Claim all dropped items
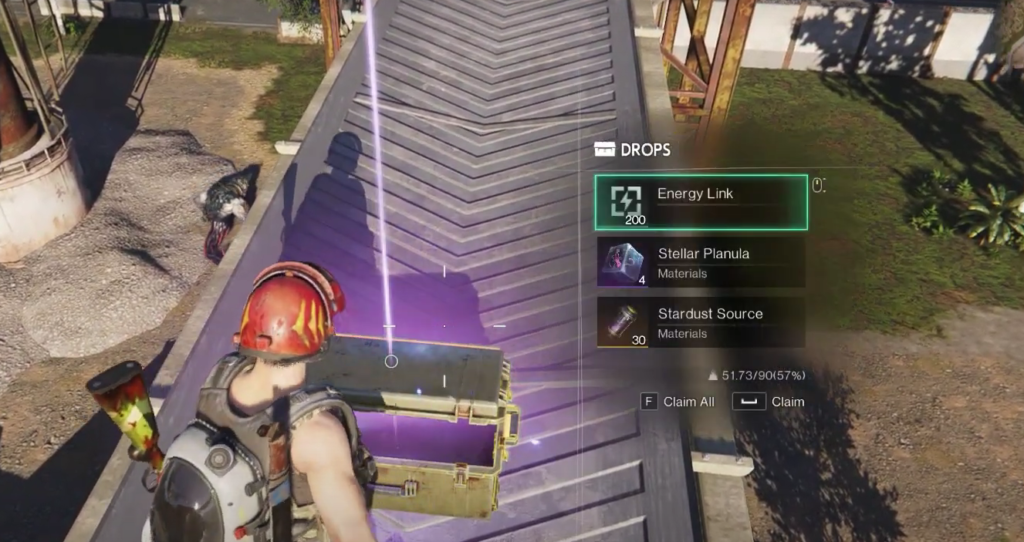This screenshot has height=542, width=1024. coord(679,402)
